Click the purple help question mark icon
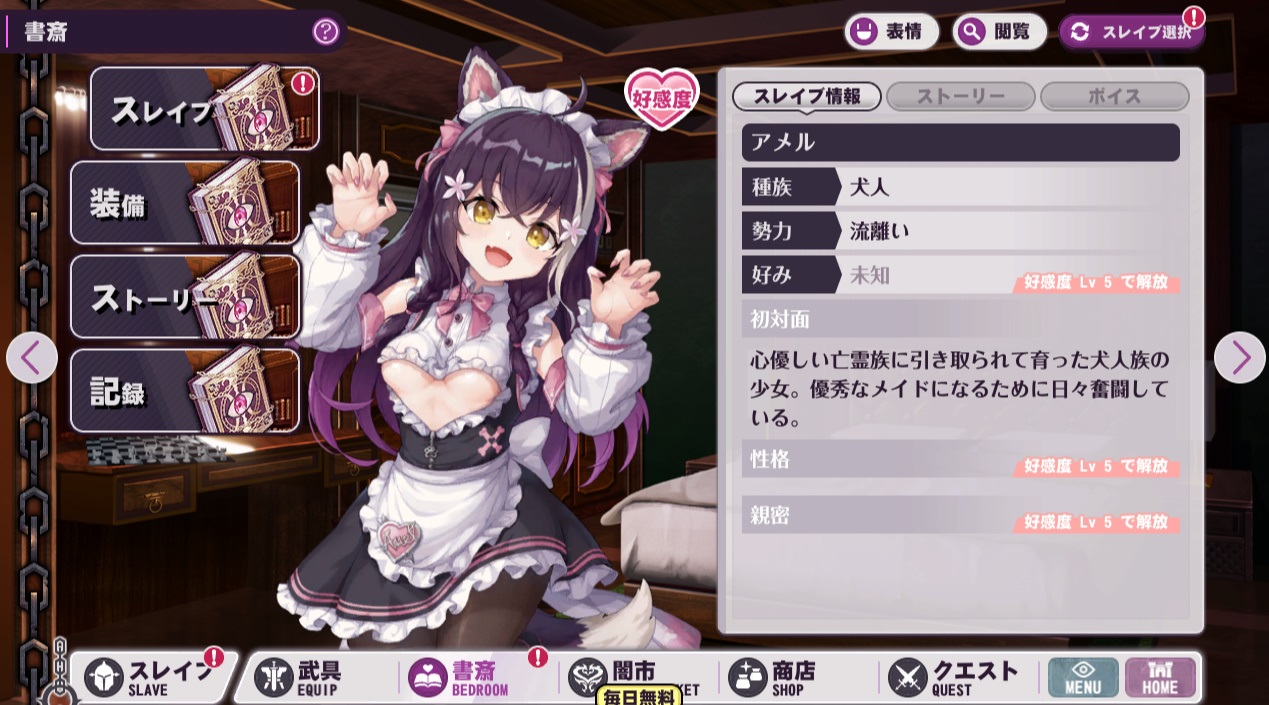This screenshot has height=705, width=1269. click(x=326, y=31)
